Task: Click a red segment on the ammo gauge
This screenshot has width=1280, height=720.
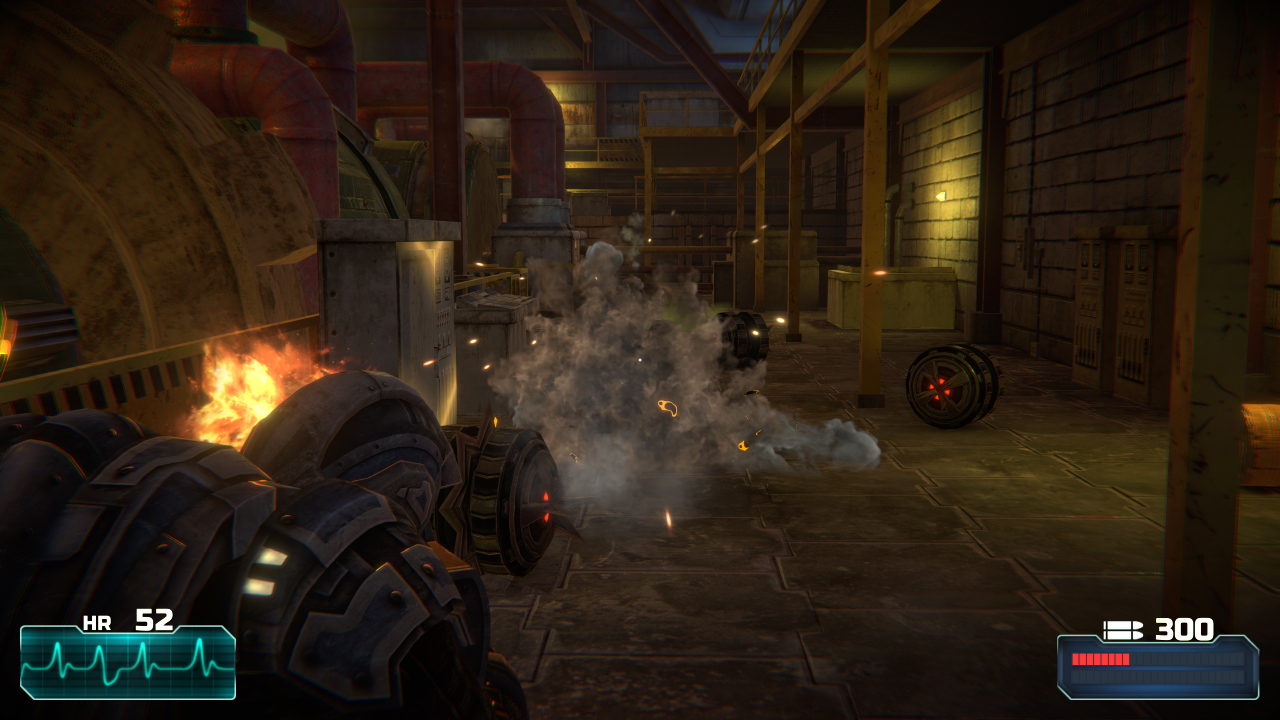Action: pyautogui.click(x=1100, y=660)
